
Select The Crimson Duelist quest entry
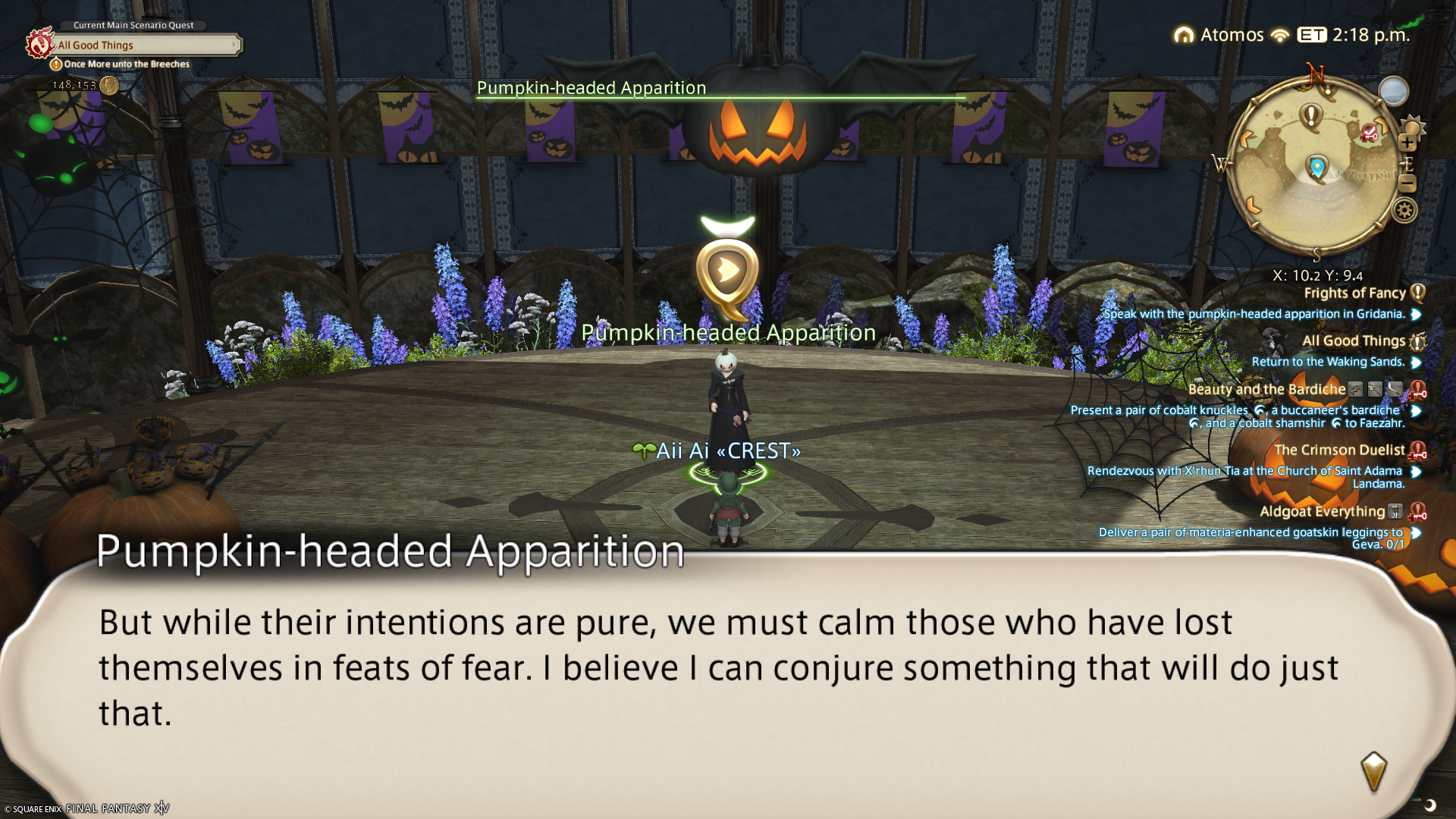click(1339, 450)
